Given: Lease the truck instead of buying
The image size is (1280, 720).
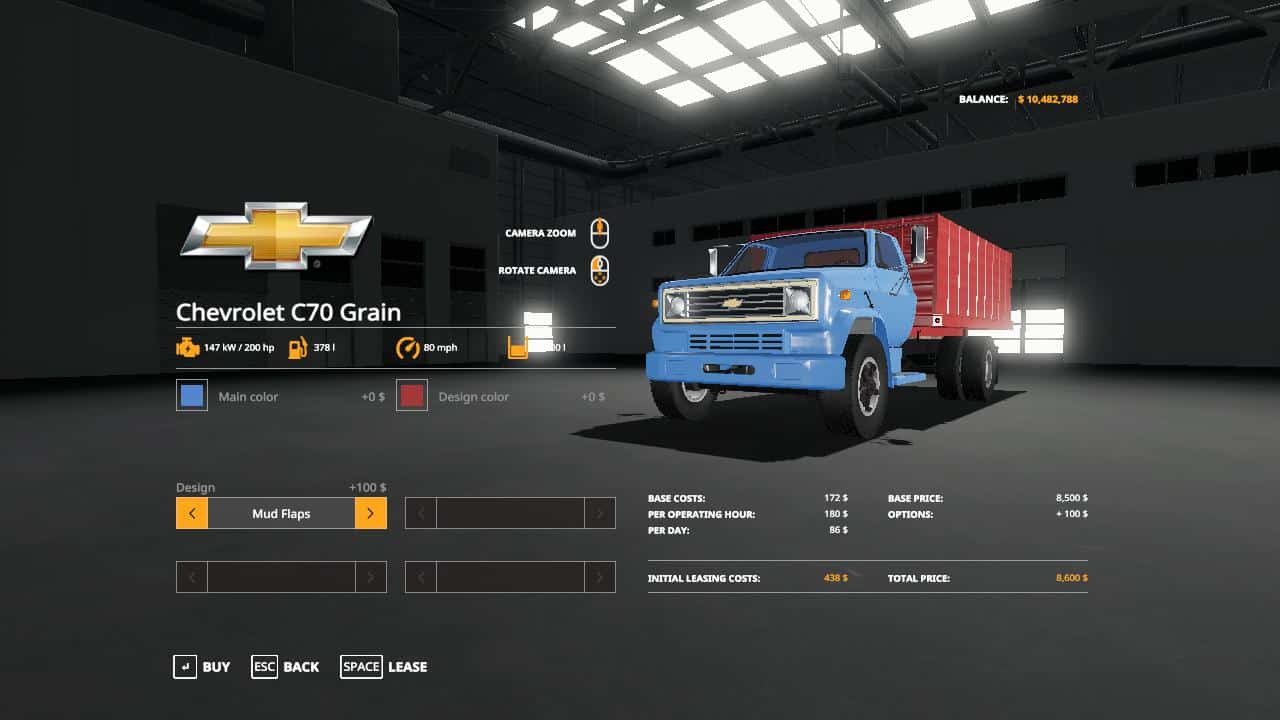Looking at the screenshot, I should pyautogui.click(x=384, y=667).
